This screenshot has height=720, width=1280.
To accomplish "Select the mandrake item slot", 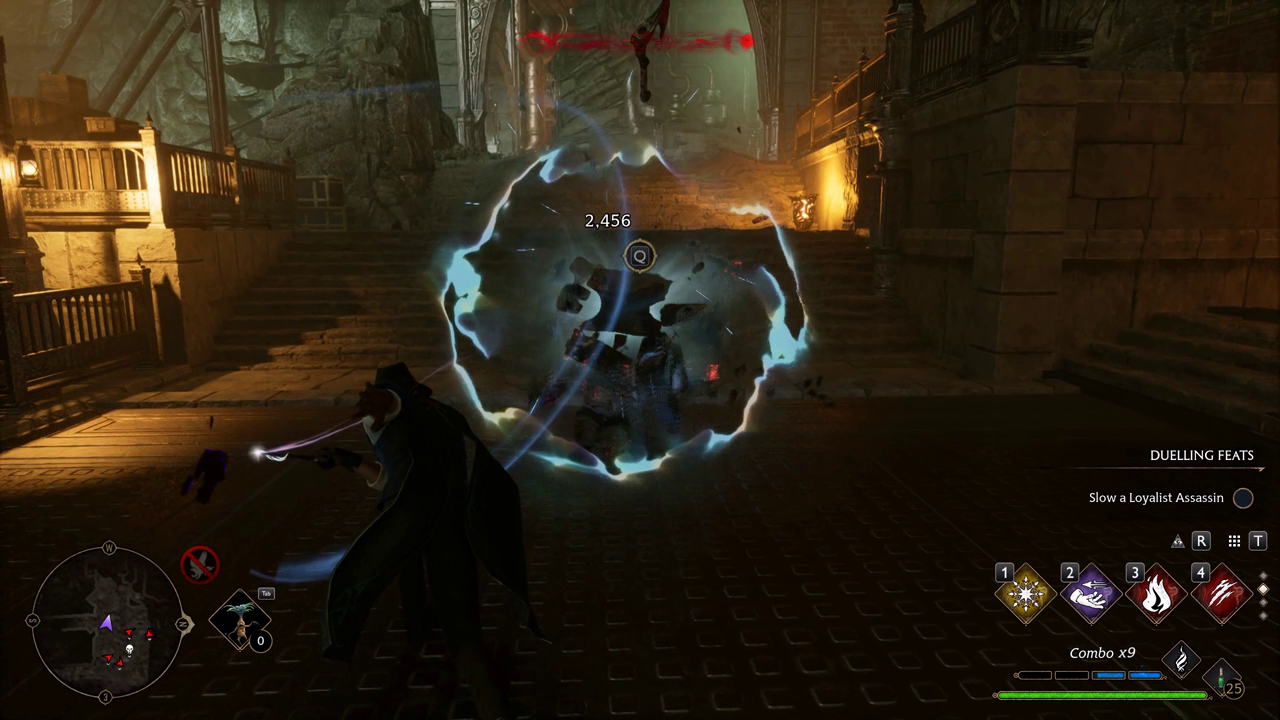I will click(240, 620).
